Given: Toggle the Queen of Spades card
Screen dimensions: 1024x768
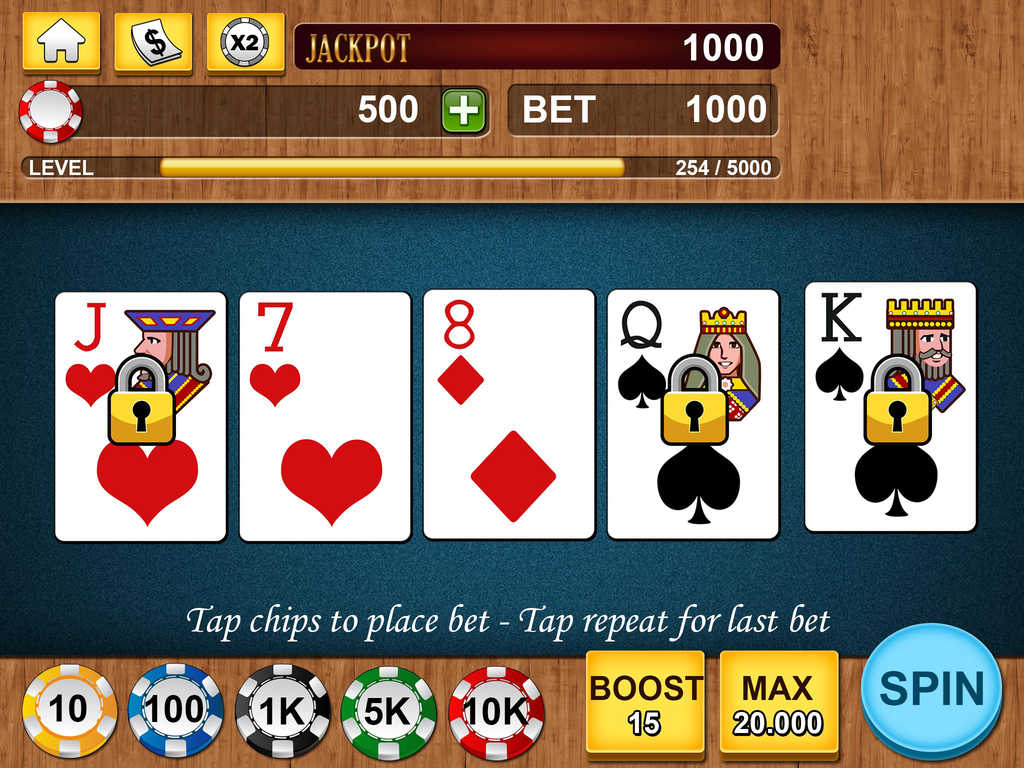Looking at the screenshot, I should 693,416.
